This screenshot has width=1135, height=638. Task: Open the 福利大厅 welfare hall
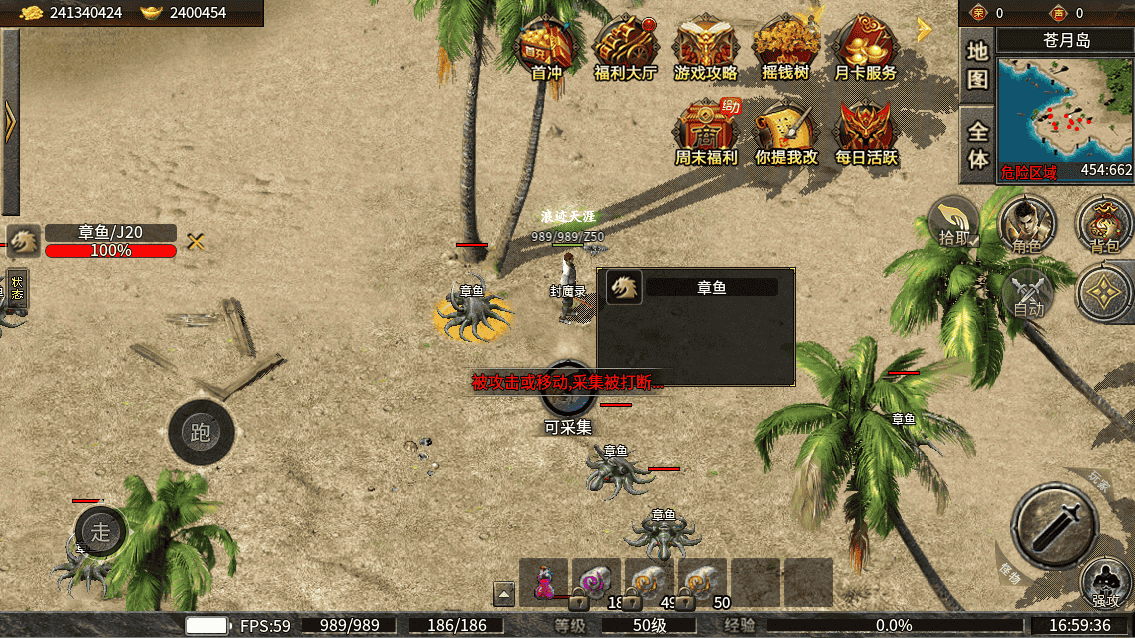pos(625,48)
